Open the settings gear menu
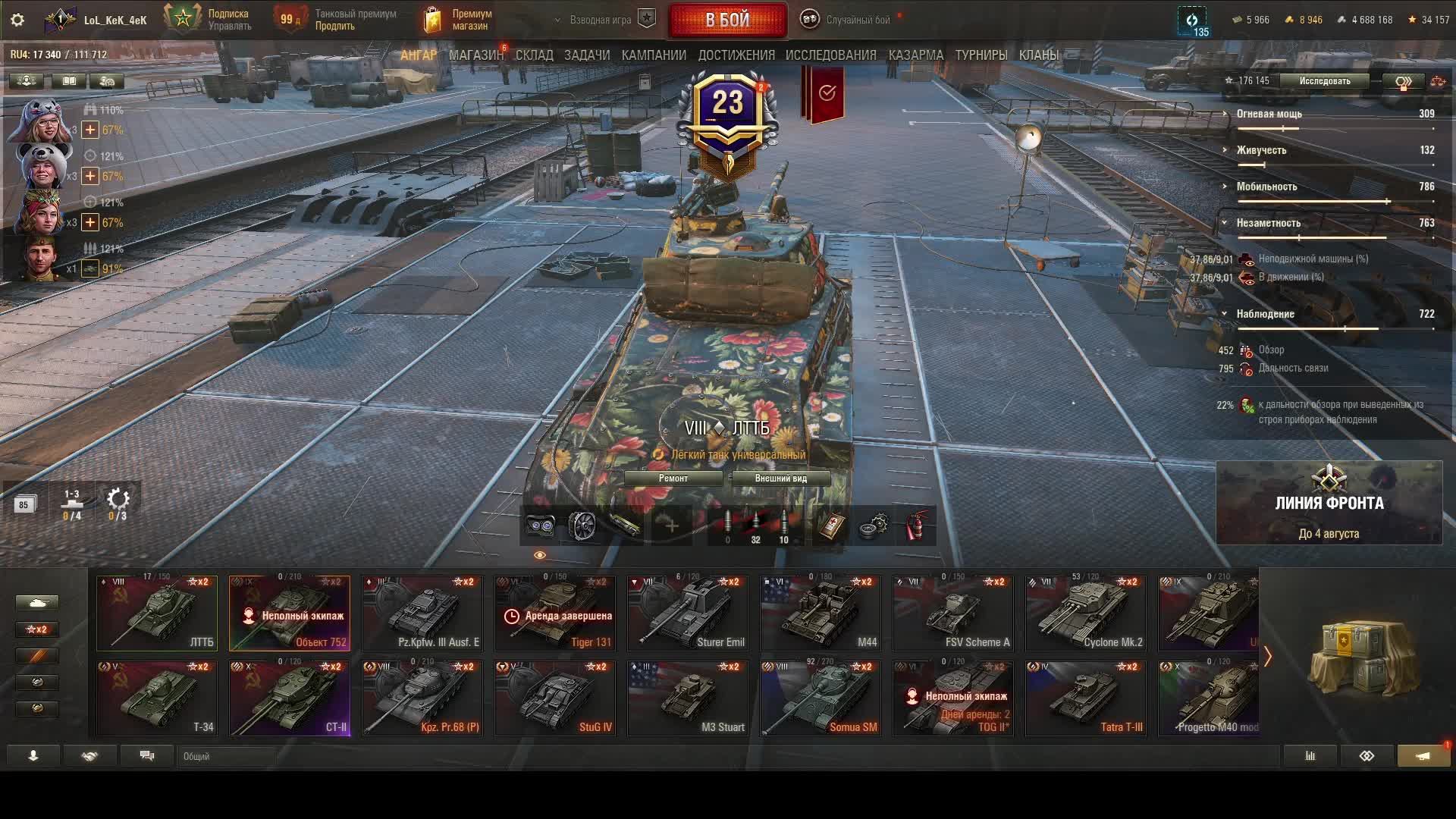This screenshot has width=1456, height=819. 17,20
